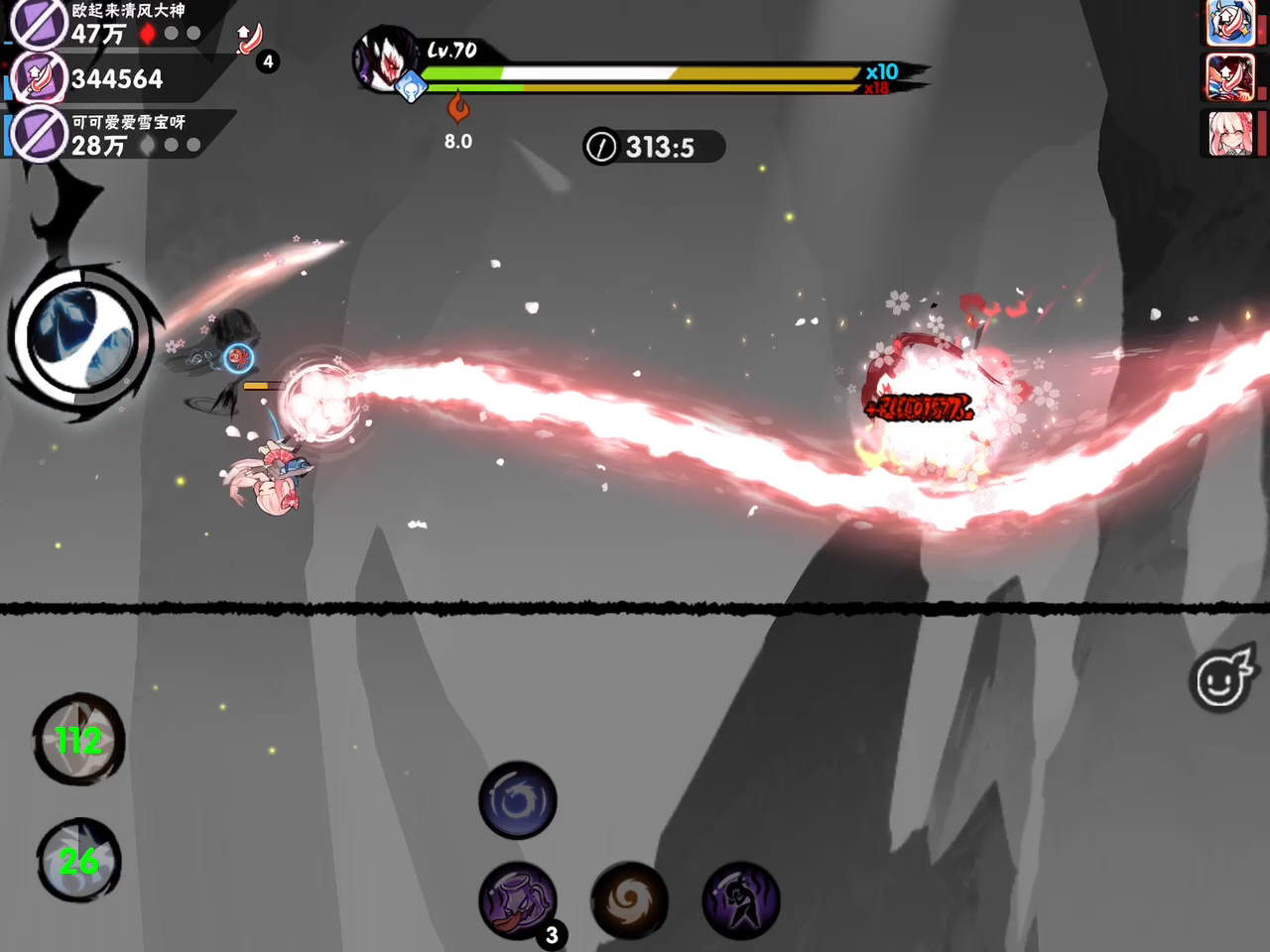Screen dimensions: 1270x952
Task: Open the emoji bomb emote button
Action: [x=1222, y=678]
